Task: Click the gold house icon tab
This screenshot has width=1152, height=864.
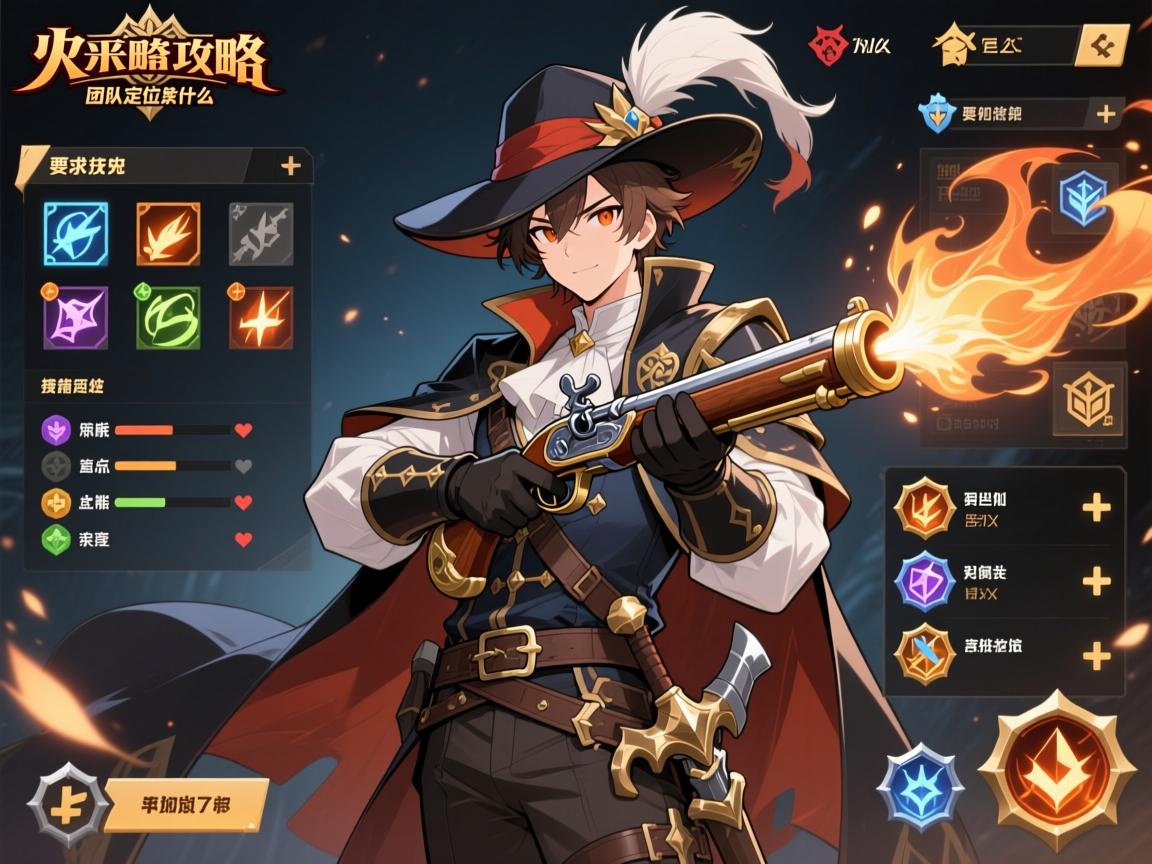Action: point(952,46)
